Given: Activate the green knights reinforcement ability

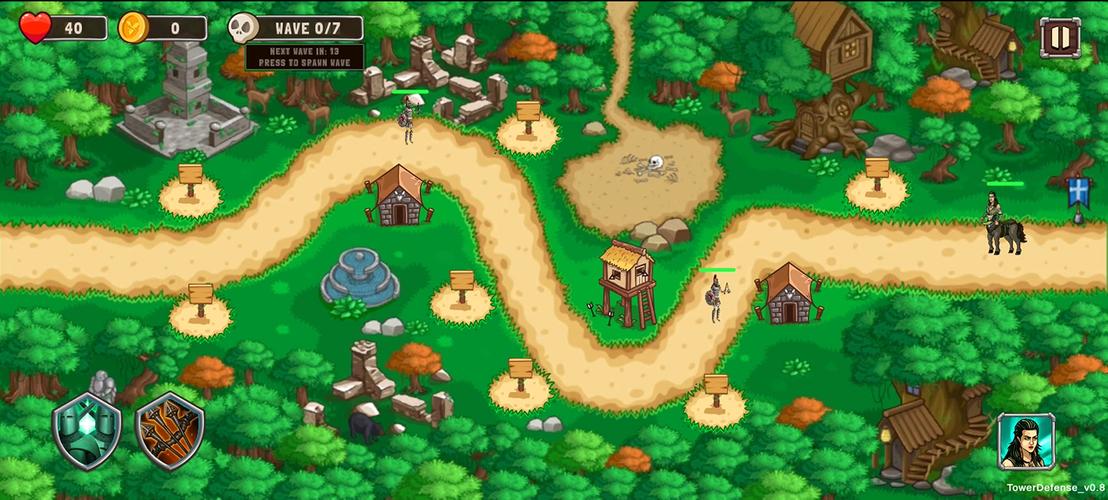Looking at the screenshot, I should (87, 431).
